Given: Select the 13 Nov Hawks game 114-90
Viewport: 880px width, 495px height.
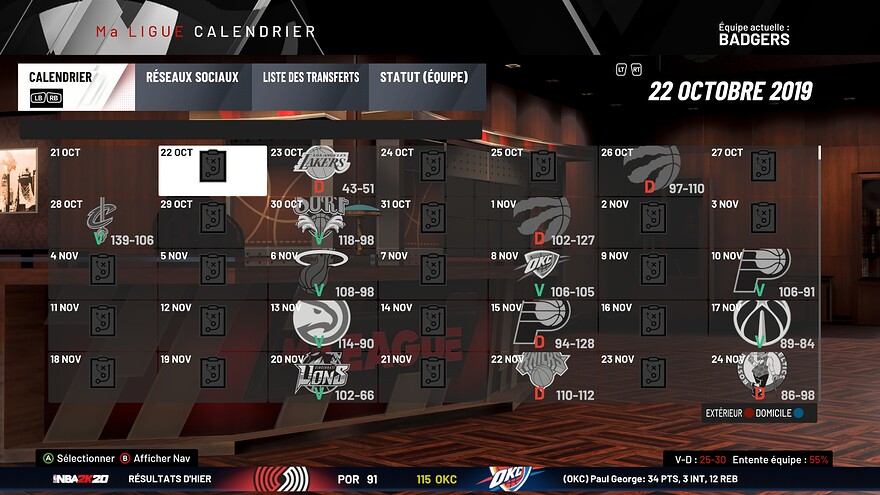Looking at the screenshot, I should [322, 326].
